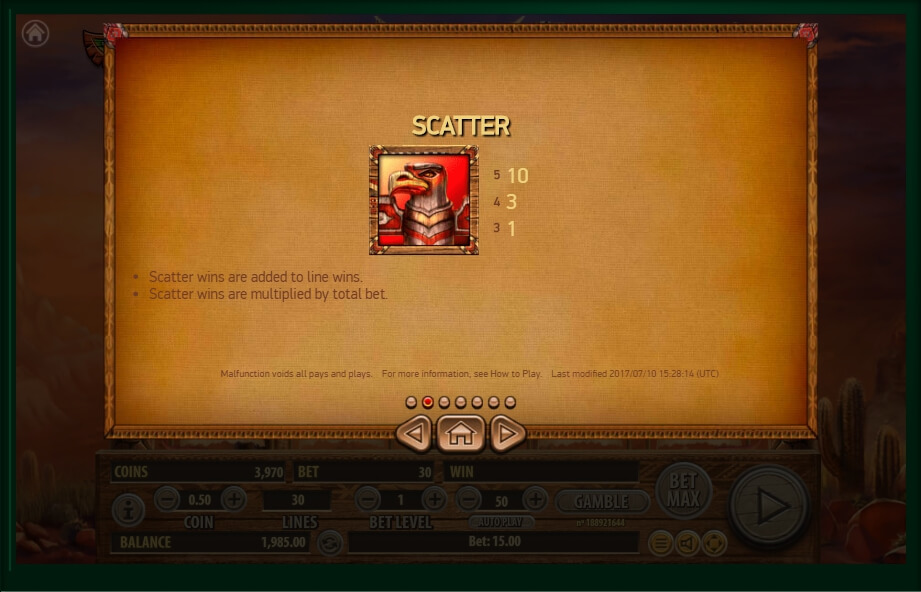Go to the previous paytable page
The image size is (921, 592).
point(414,434)
